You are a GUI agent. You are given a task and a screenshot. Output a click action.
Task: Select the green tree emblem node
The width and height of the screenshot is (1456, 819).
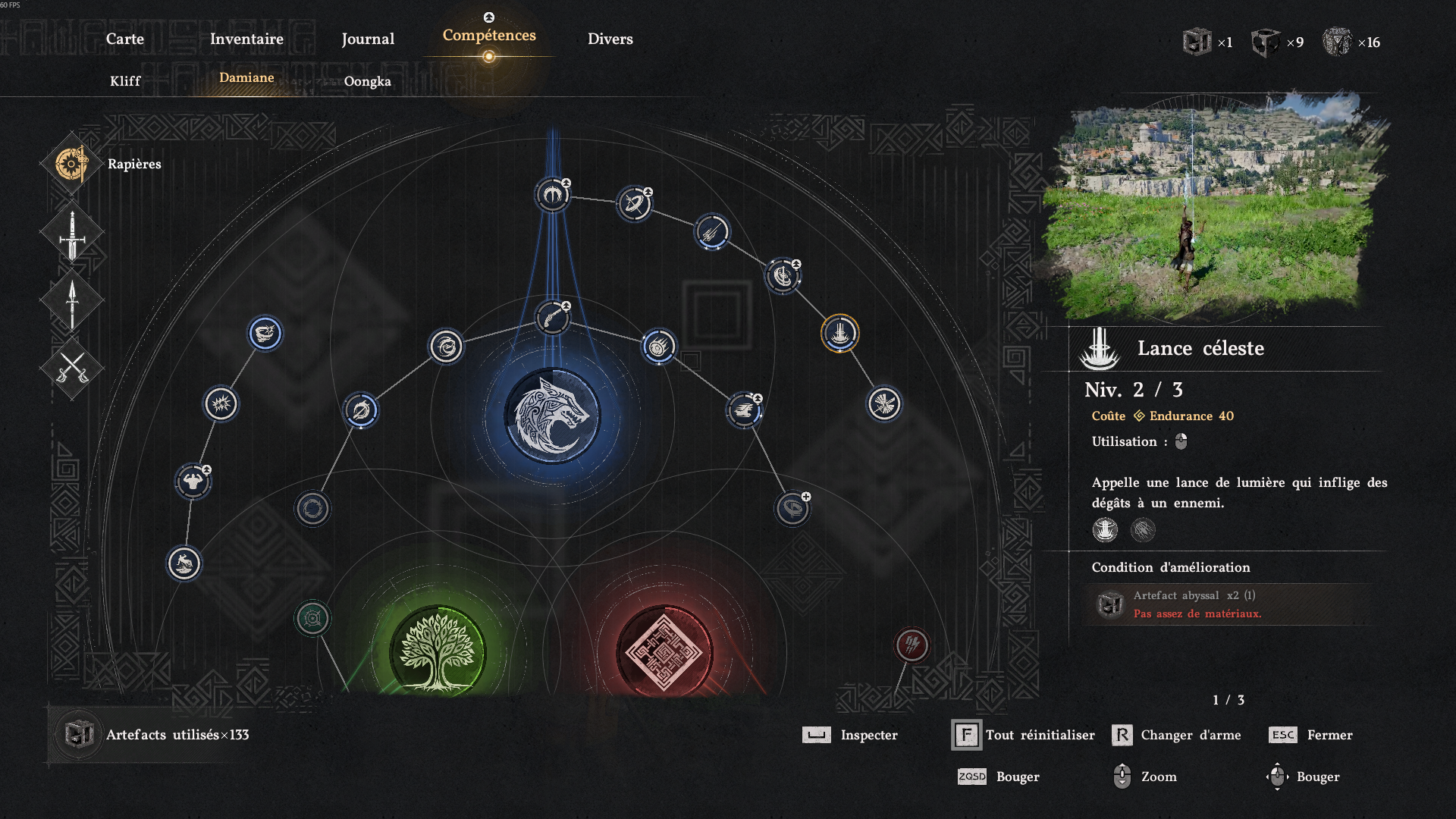[437, 651]
